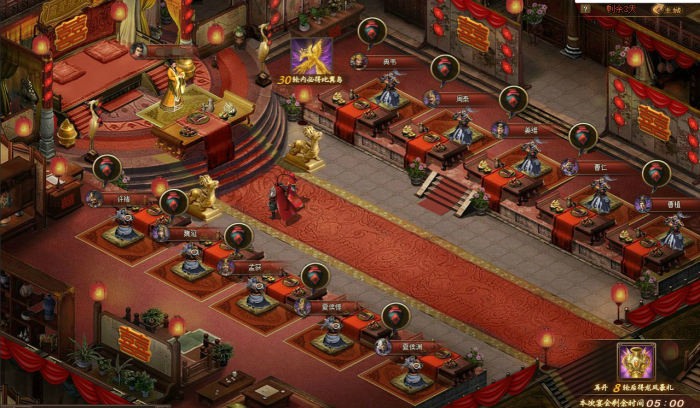Open the golden phoenix wings reward icon
The height and width of the screenshot is (408, 700).
click(311, 57)
